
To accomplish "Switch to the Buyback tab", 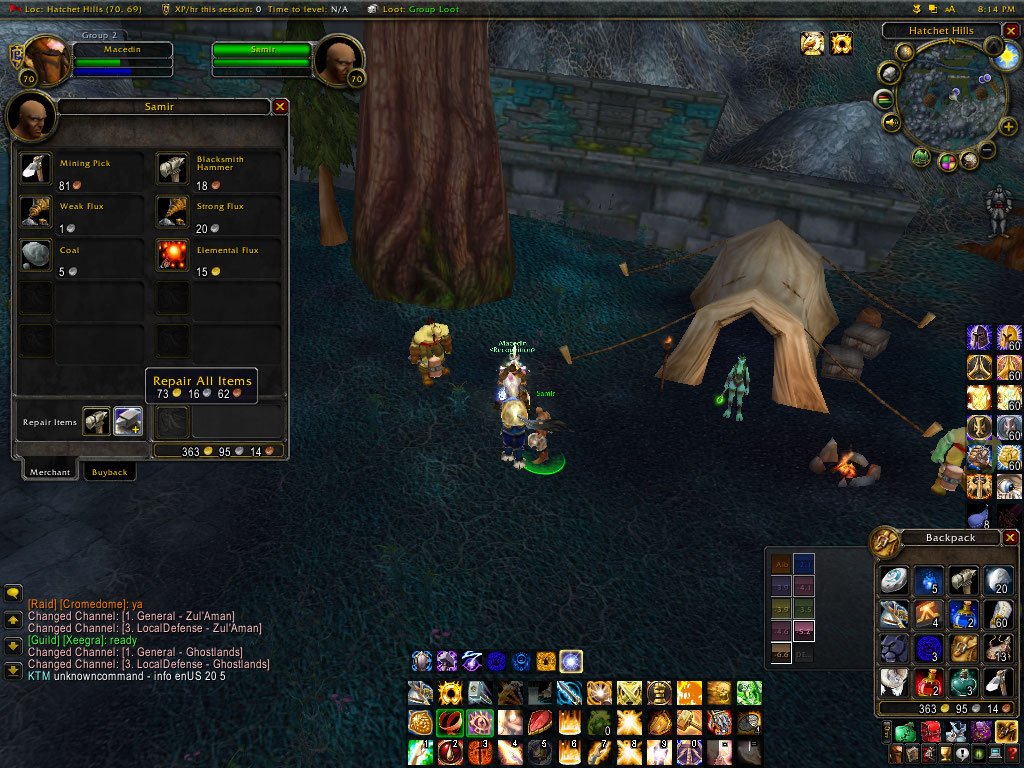I will pos(109,472).
